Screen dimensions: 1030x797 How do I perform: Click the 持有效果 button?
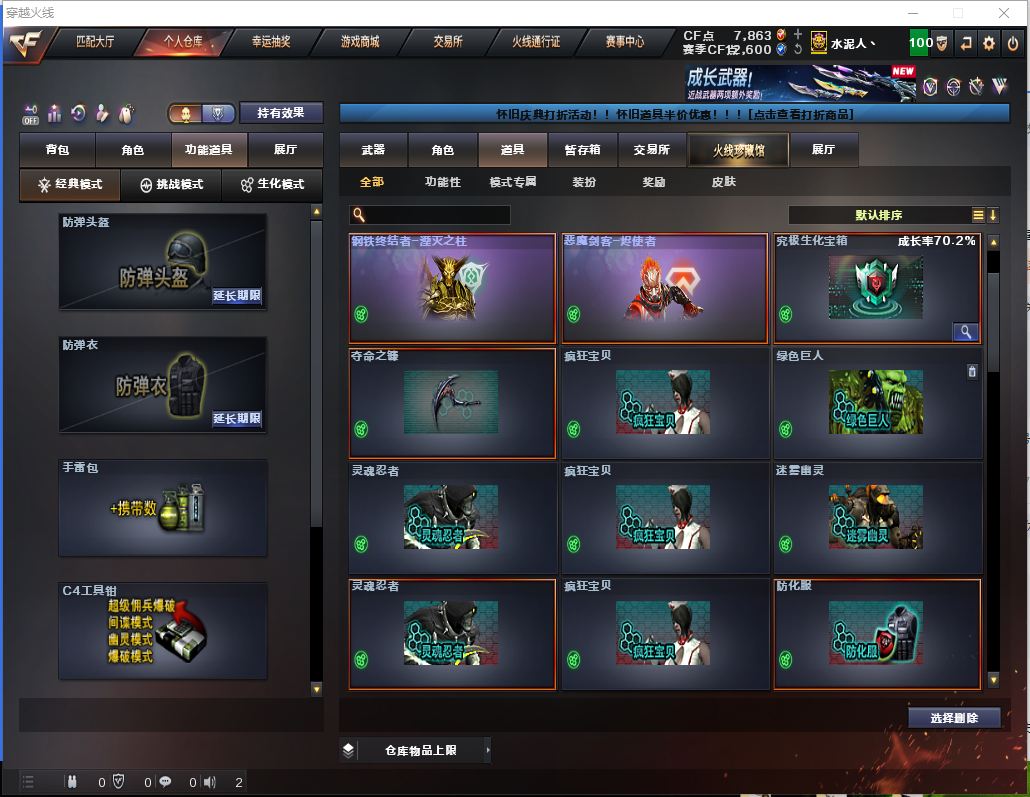281,113
